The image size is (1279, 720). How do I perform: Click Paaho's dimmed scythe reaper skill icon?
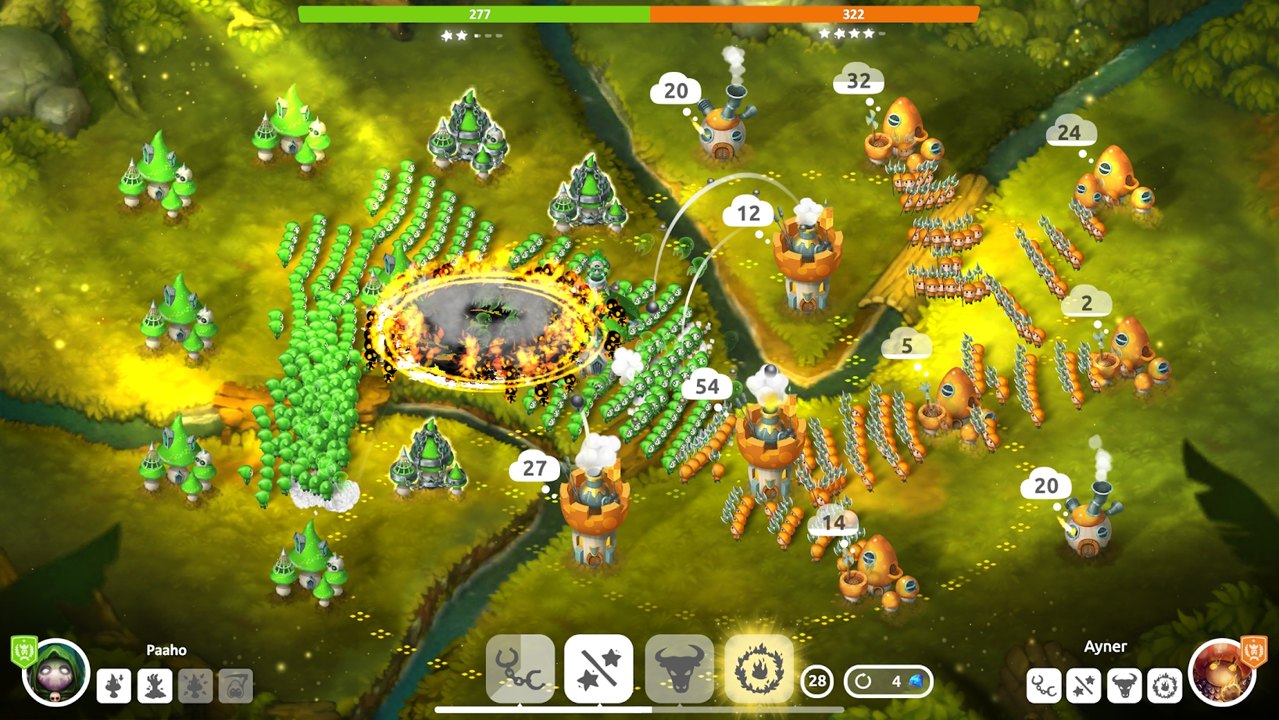(x=236, y=685)
